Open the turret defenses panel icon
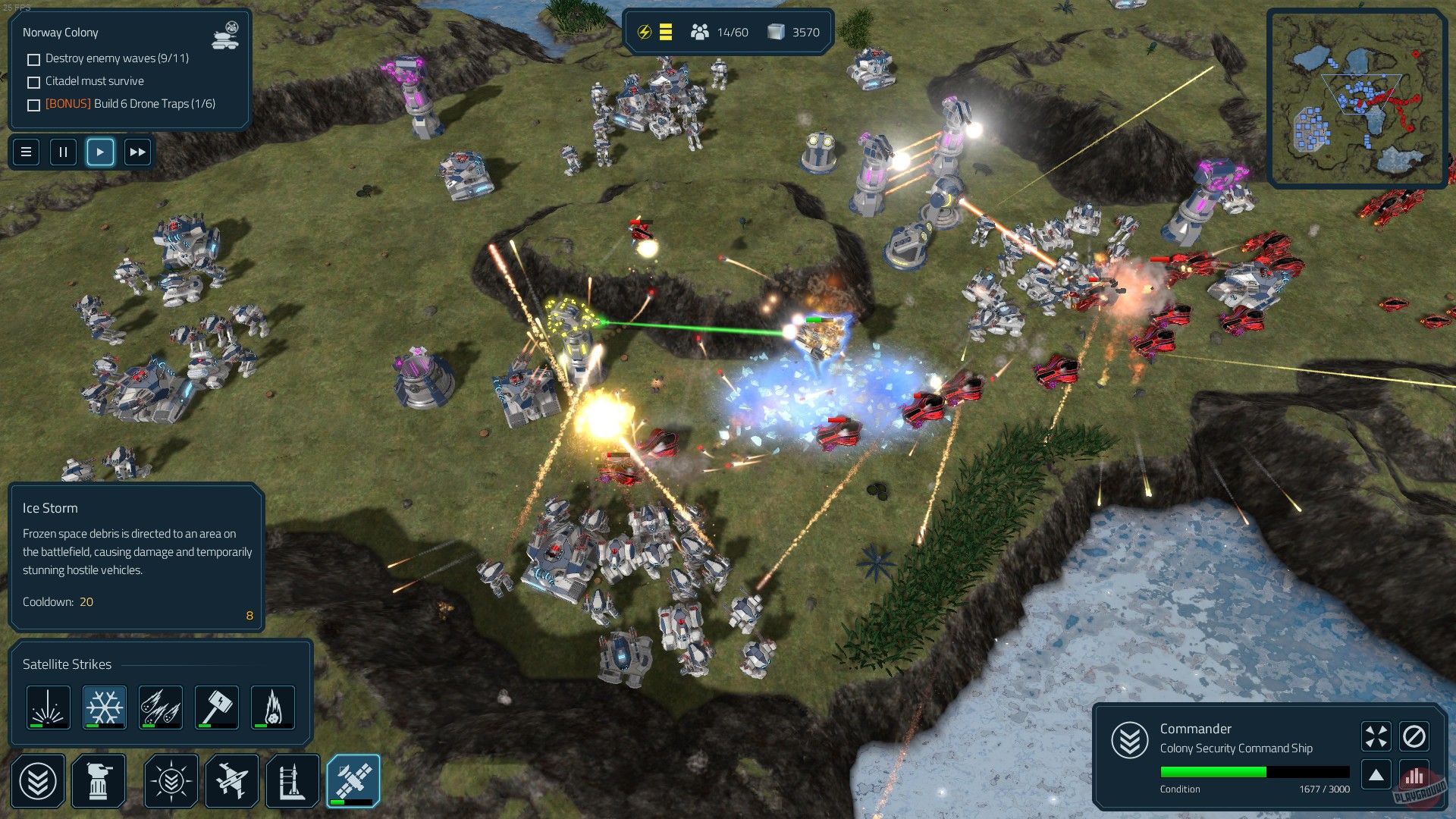1456x819 pixels. [x=98, y=781]
